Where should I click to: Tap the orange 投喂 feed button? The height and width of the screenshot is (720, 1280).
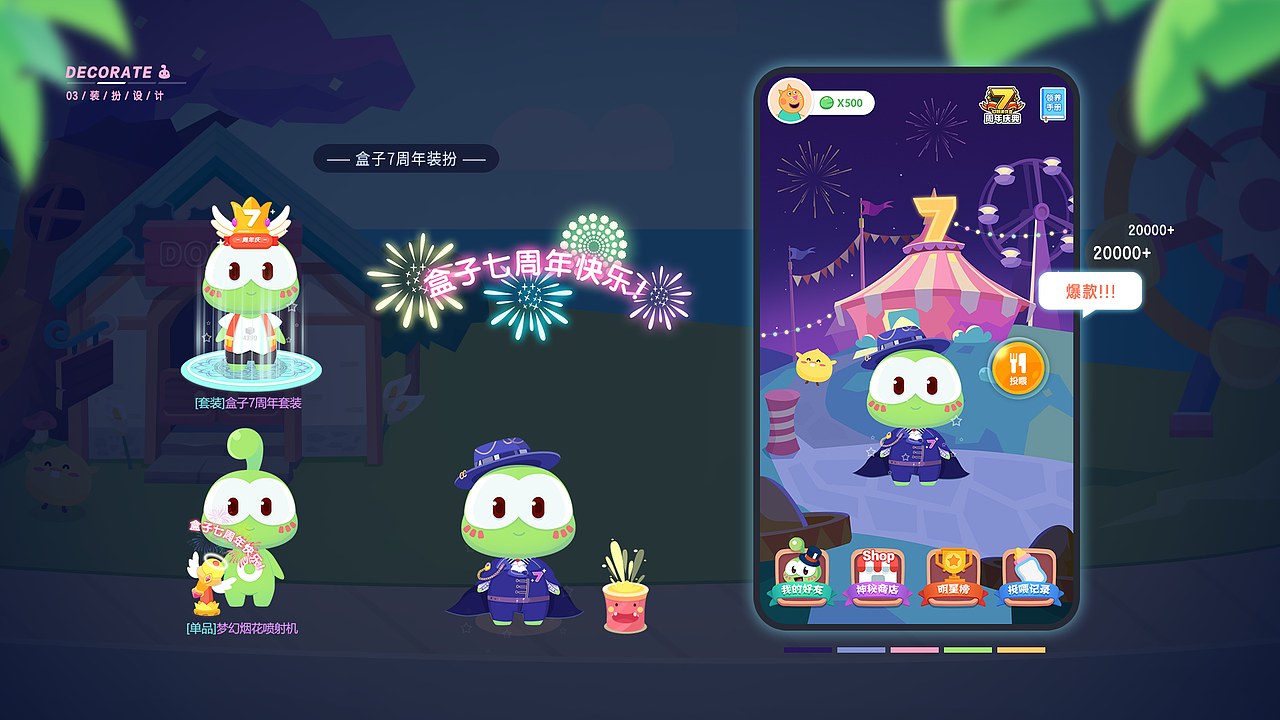(1018, 368)
